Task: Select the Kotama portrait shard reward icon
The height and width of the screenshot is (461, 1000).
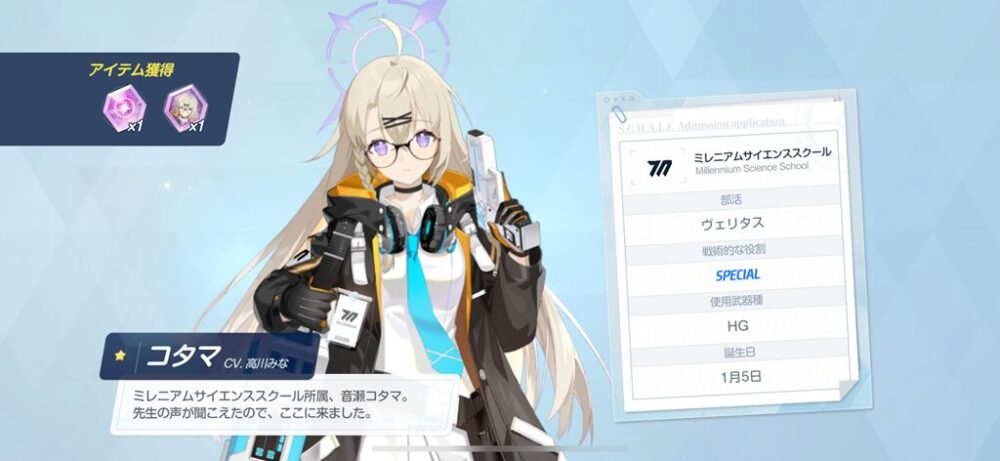Action: click(x=183, y=107)
